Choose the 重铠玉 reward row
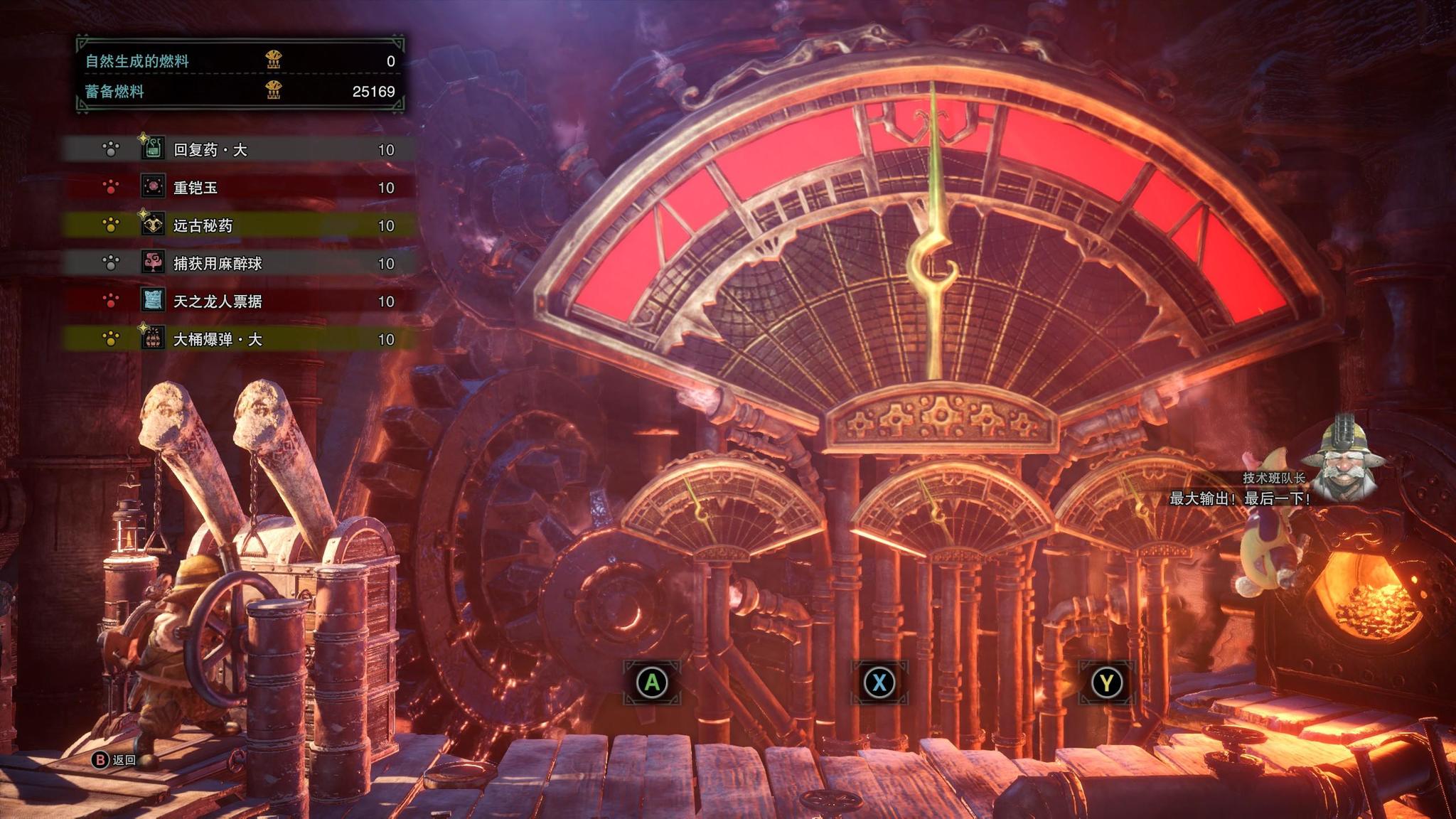Viewport: 1456px width, 819px height. [x=239, y=188]
